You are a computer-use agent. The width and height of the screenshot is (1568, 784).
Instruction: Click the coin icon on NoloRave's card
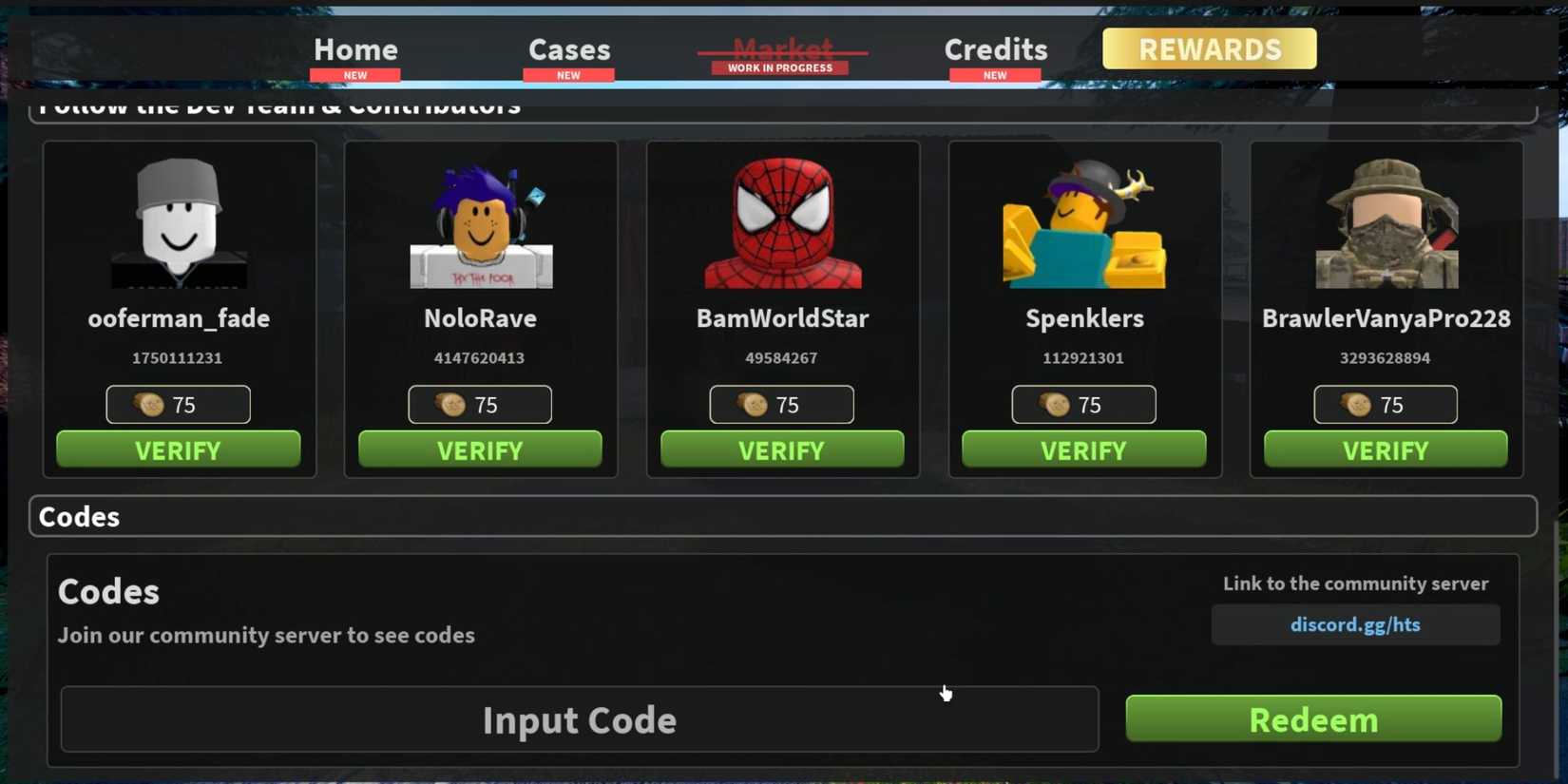(451, 404)
